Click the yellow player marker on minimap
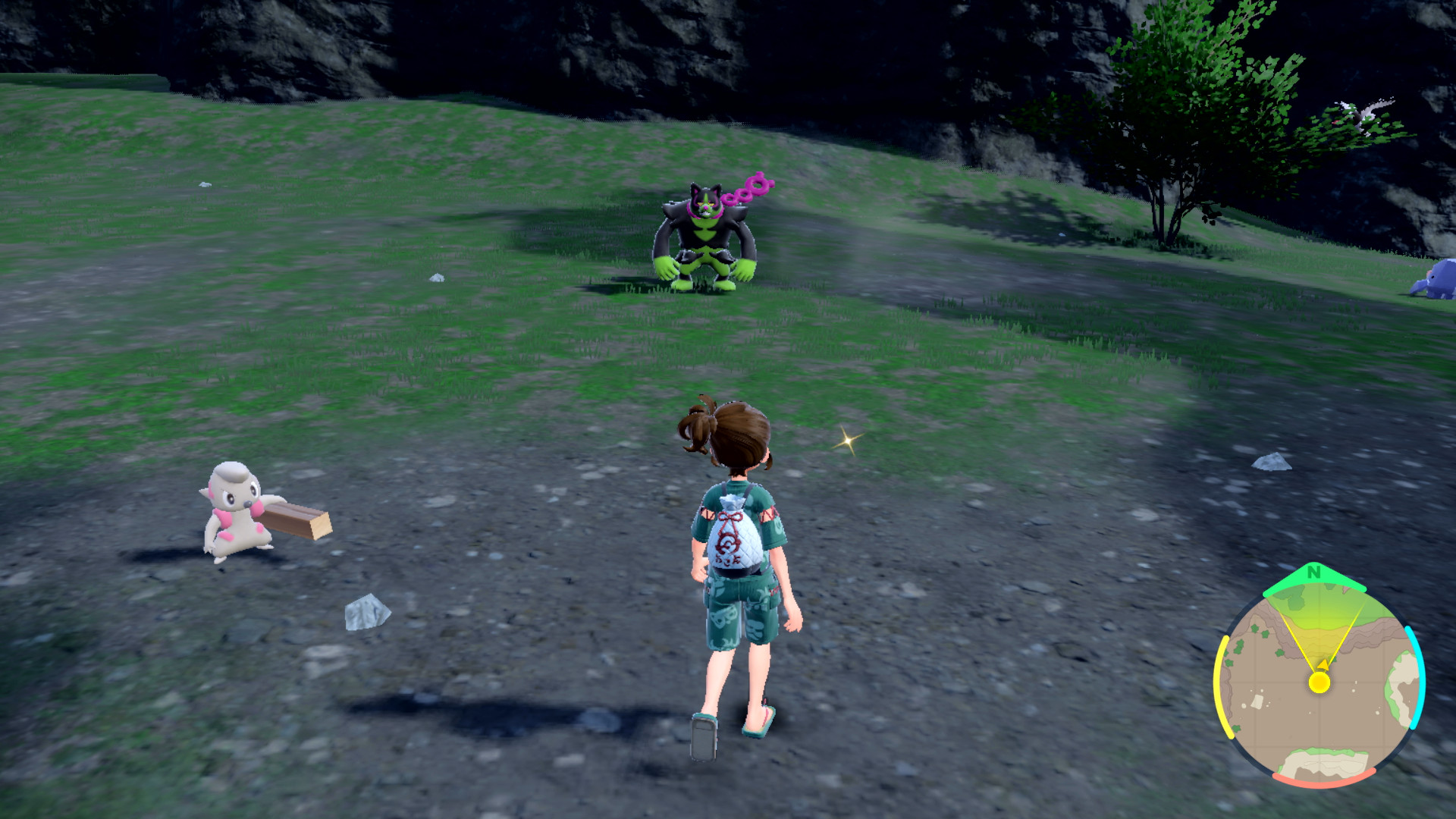Screen dimensions: 1456x819 pos(1319,682)
